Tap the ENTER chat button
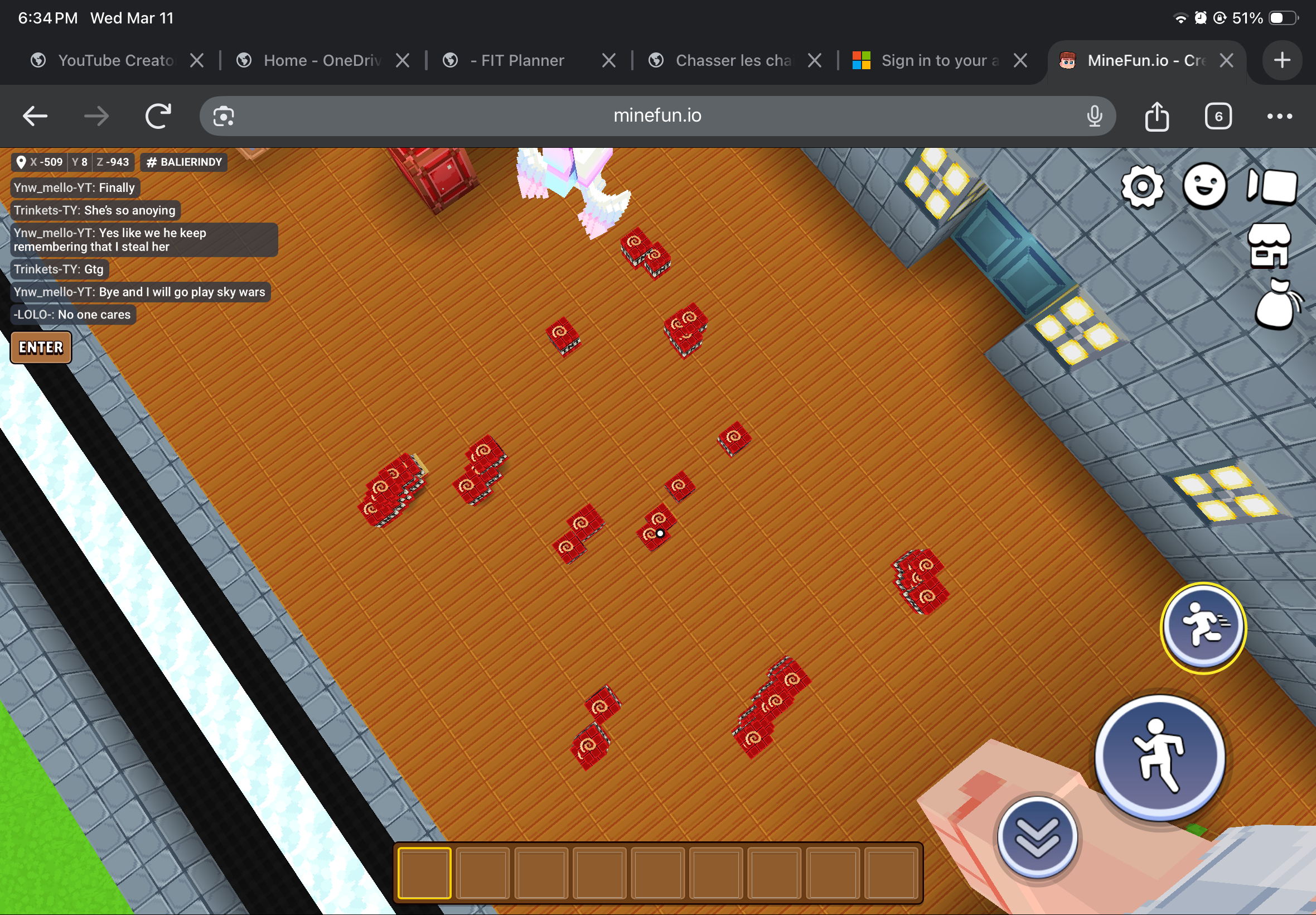This screenshot has width=1316, height=915. tap(41, 348)
